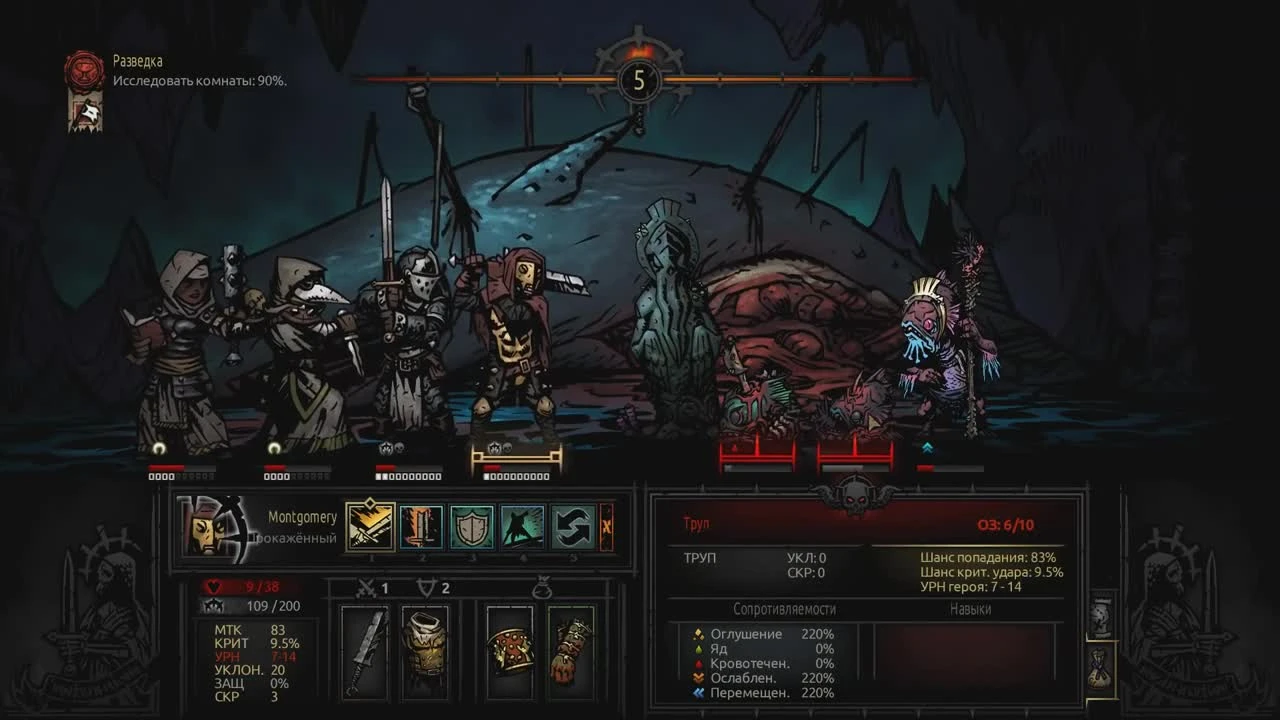This screenshot has width=1280, height=720.
Task: Select skill 3, the shield defense ability
Action: point(471,527)
